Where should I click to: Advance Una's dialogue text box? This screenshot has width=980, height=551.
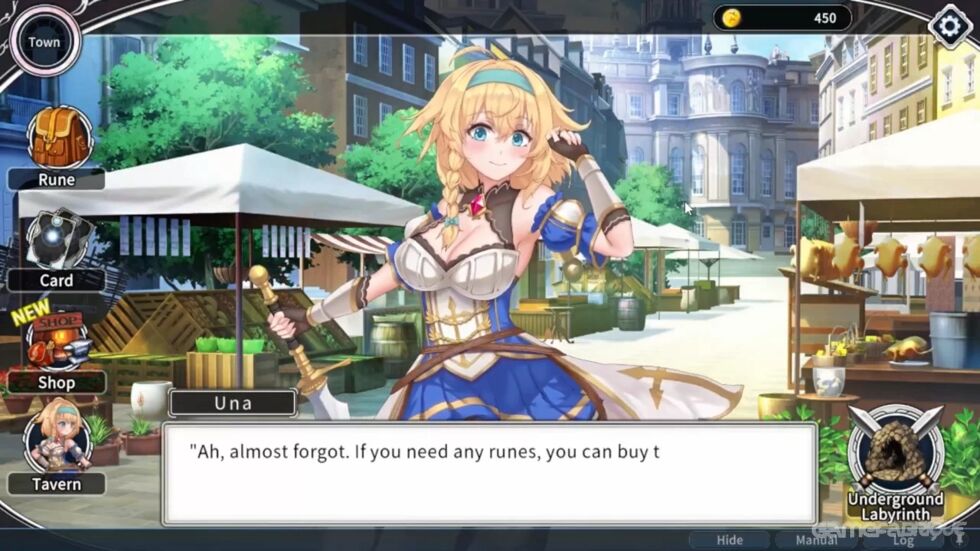(x=489, y=474)
